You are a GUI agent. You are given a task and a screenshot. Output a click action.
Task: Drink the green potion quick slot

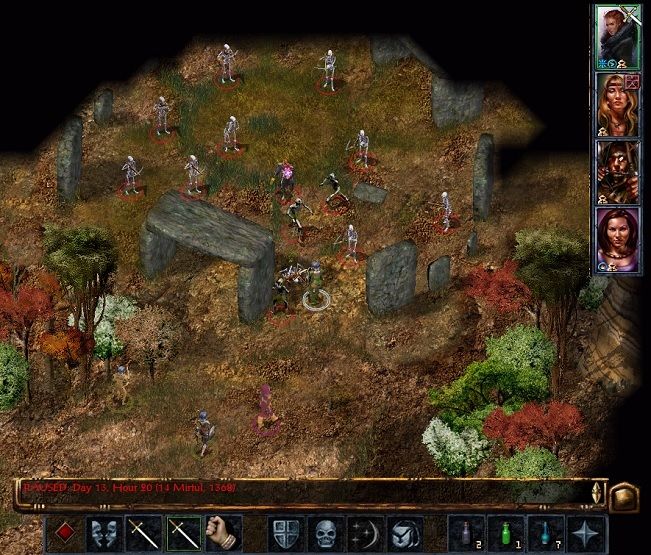pyautogui.click(x=505, y=532)
